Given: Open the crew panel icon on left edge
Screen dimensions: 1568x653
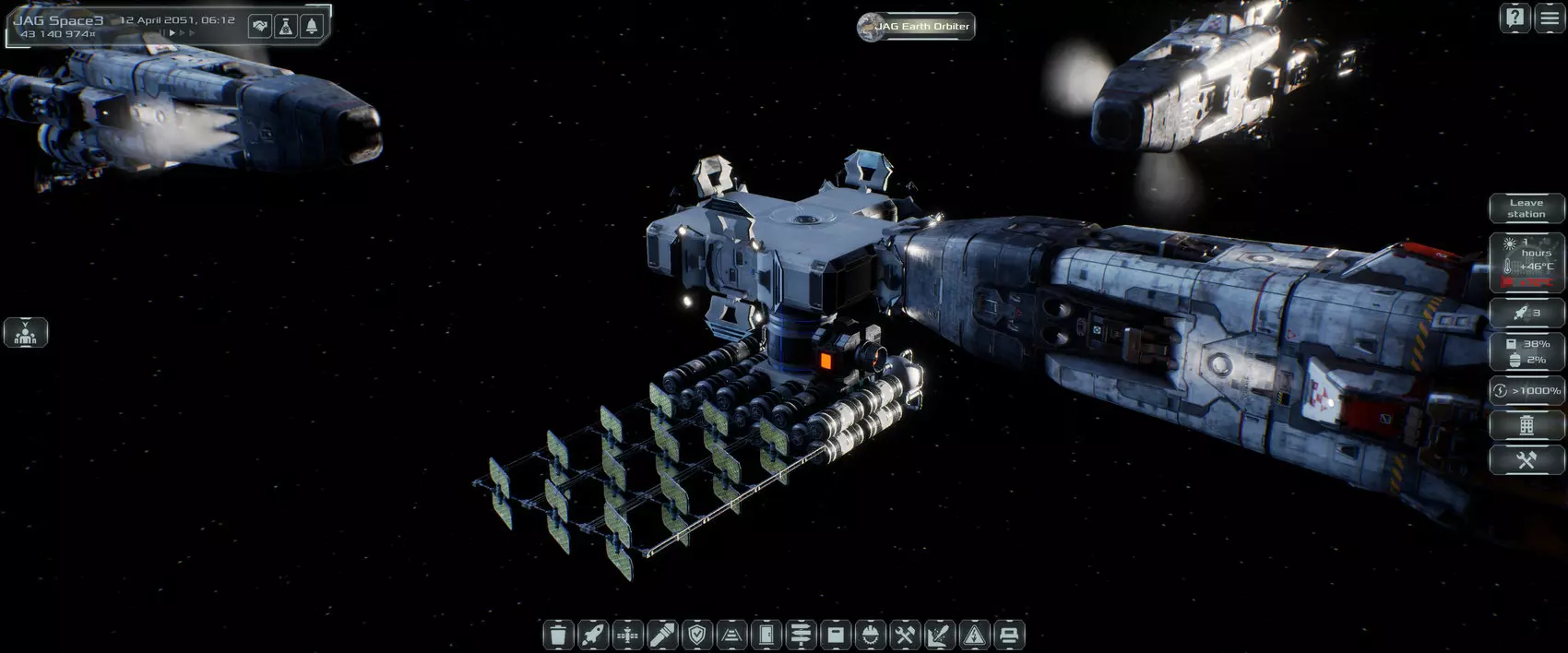Looking at the screenshot, I should (25, 332).
